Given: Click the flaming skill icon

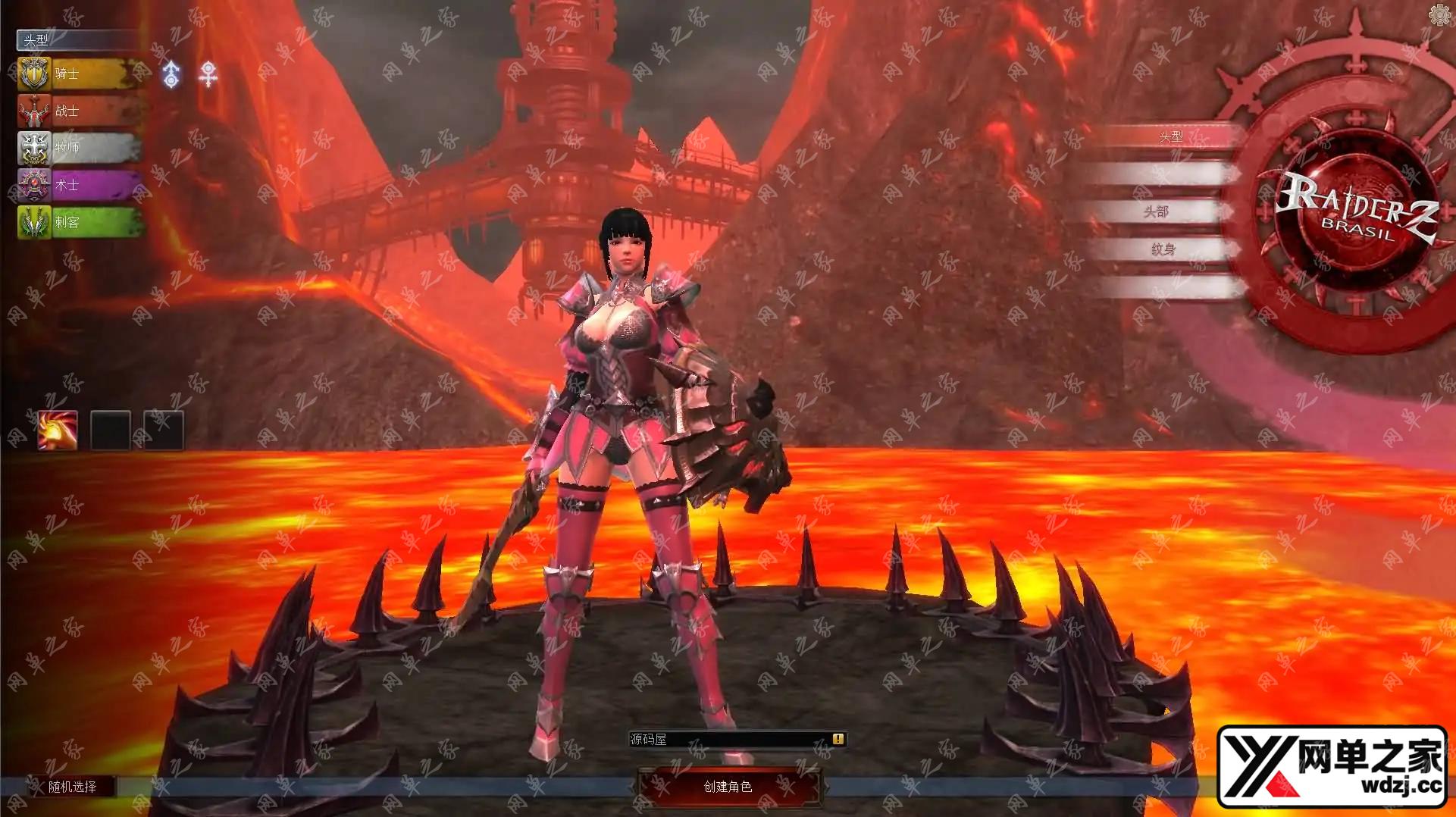Looking at the screenshot, I should [58, 430].
